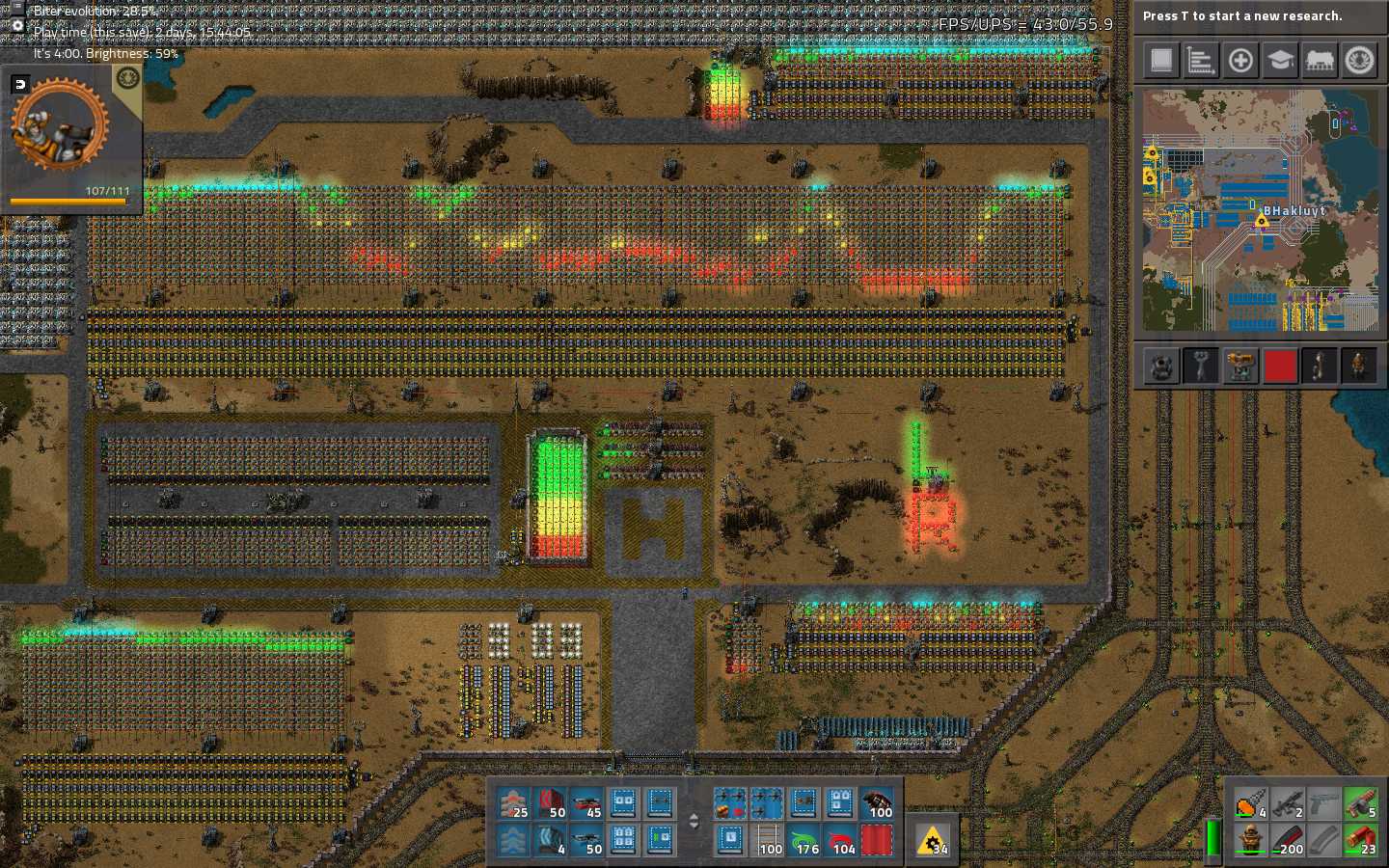1389x868 pixels.
Task: Select the hotbar item stack showing 25
Action: (513, 803)
